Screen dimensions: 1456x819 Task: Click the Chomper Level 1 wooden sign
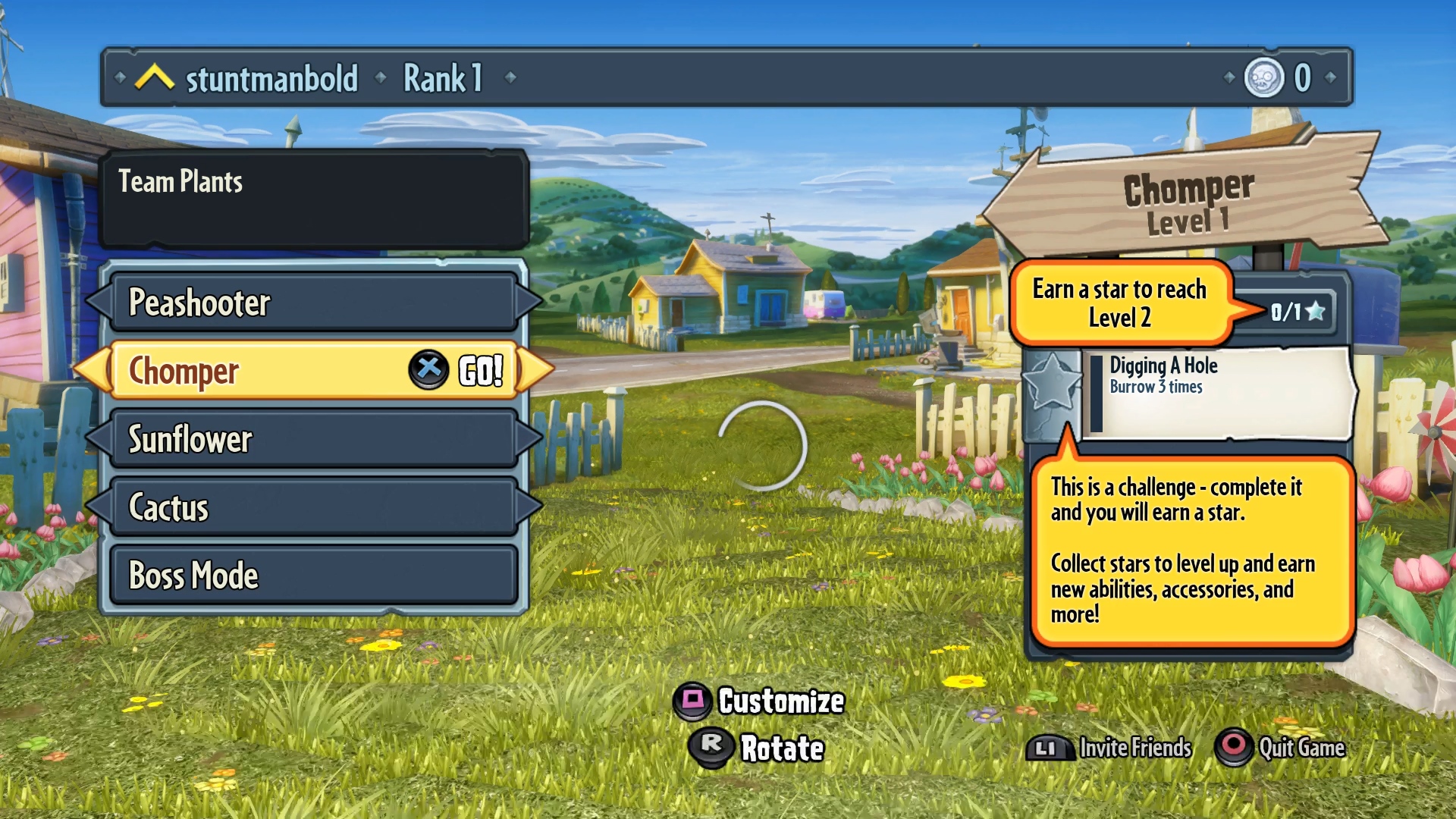(x=1188, y=202)
